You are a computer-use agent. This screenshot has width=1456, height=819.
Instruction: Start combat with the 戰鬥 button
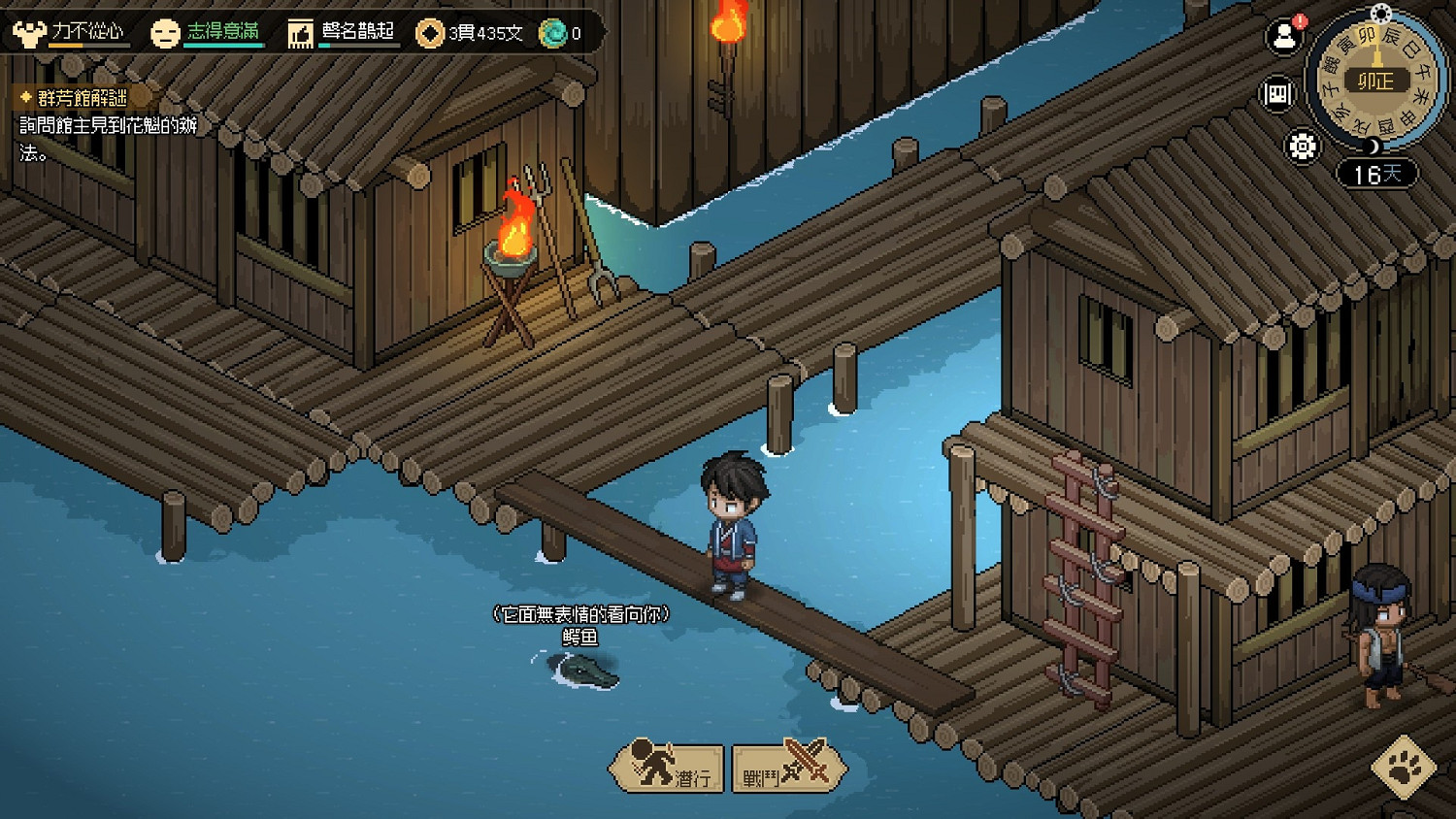pos(787,768)
